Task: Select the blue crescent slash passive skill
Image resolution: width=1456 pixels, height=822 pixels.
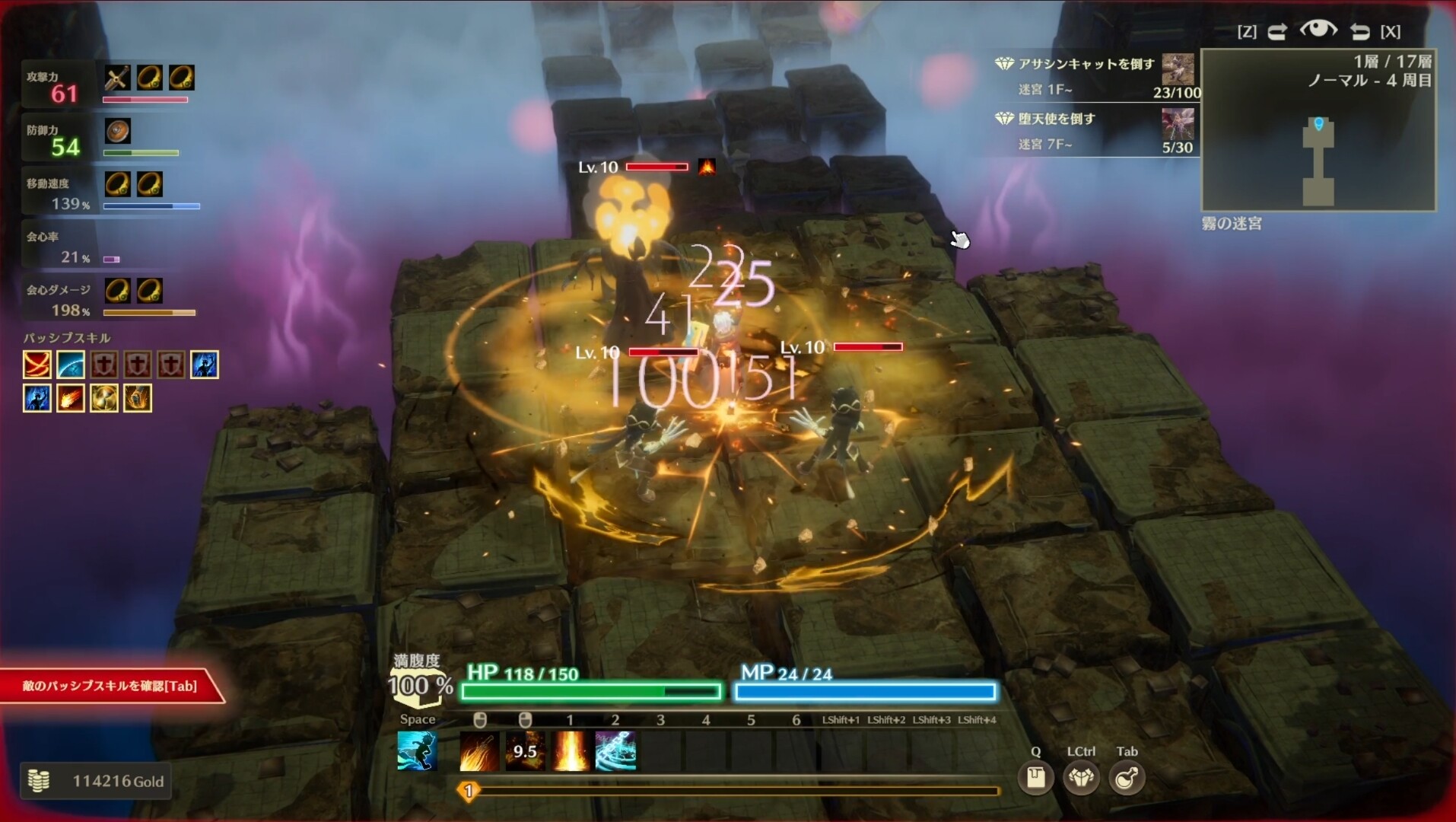Action: point(71,365)
